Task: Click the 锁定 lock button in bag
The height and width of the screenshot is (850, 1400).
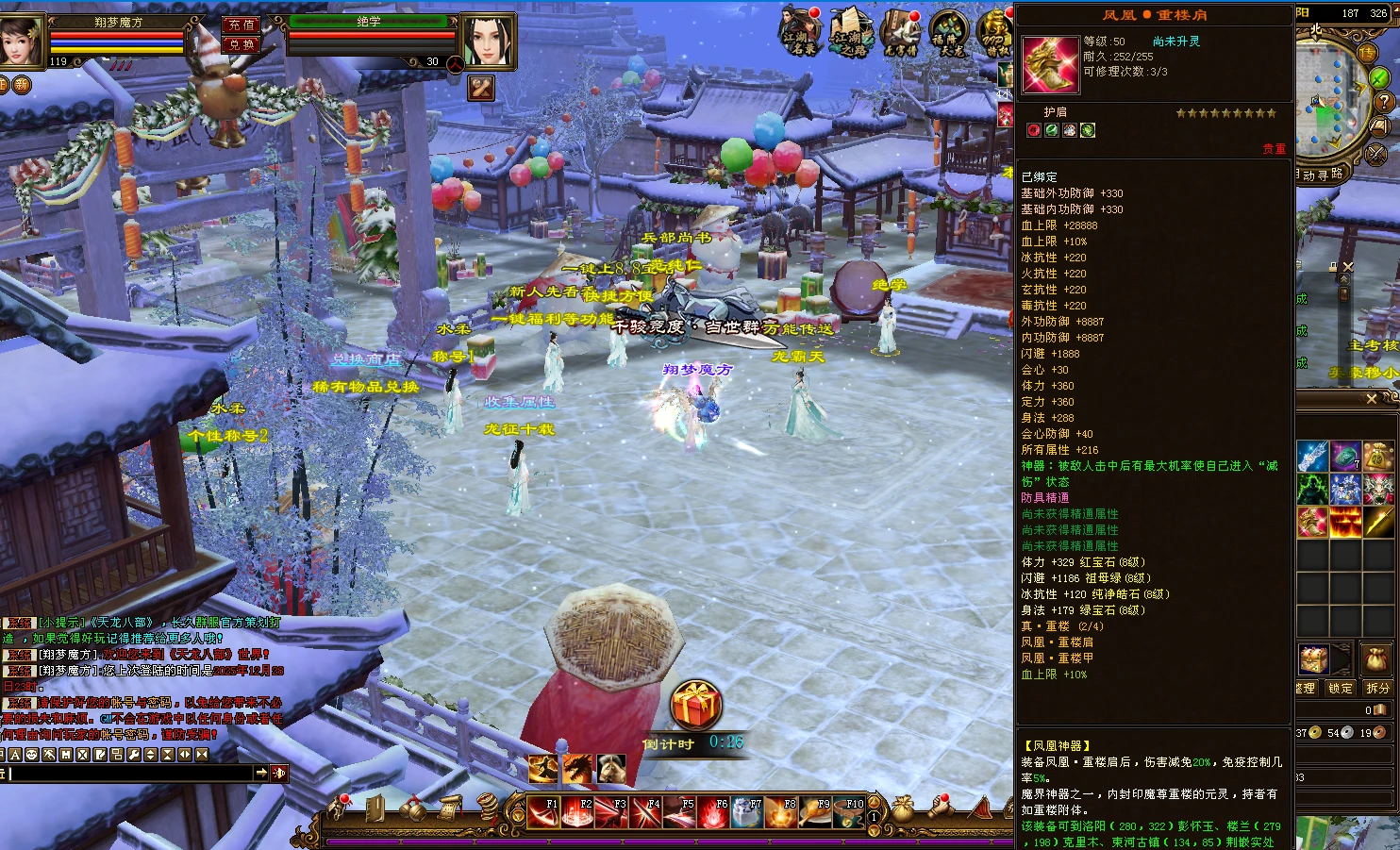Action: click(1340, 689)
